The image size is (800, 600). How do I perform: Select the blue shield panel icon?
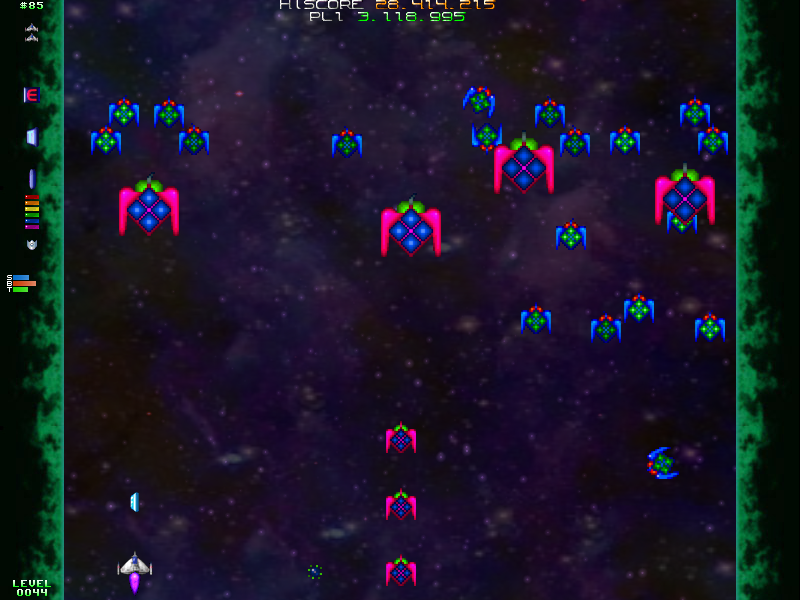coord(31,137)
